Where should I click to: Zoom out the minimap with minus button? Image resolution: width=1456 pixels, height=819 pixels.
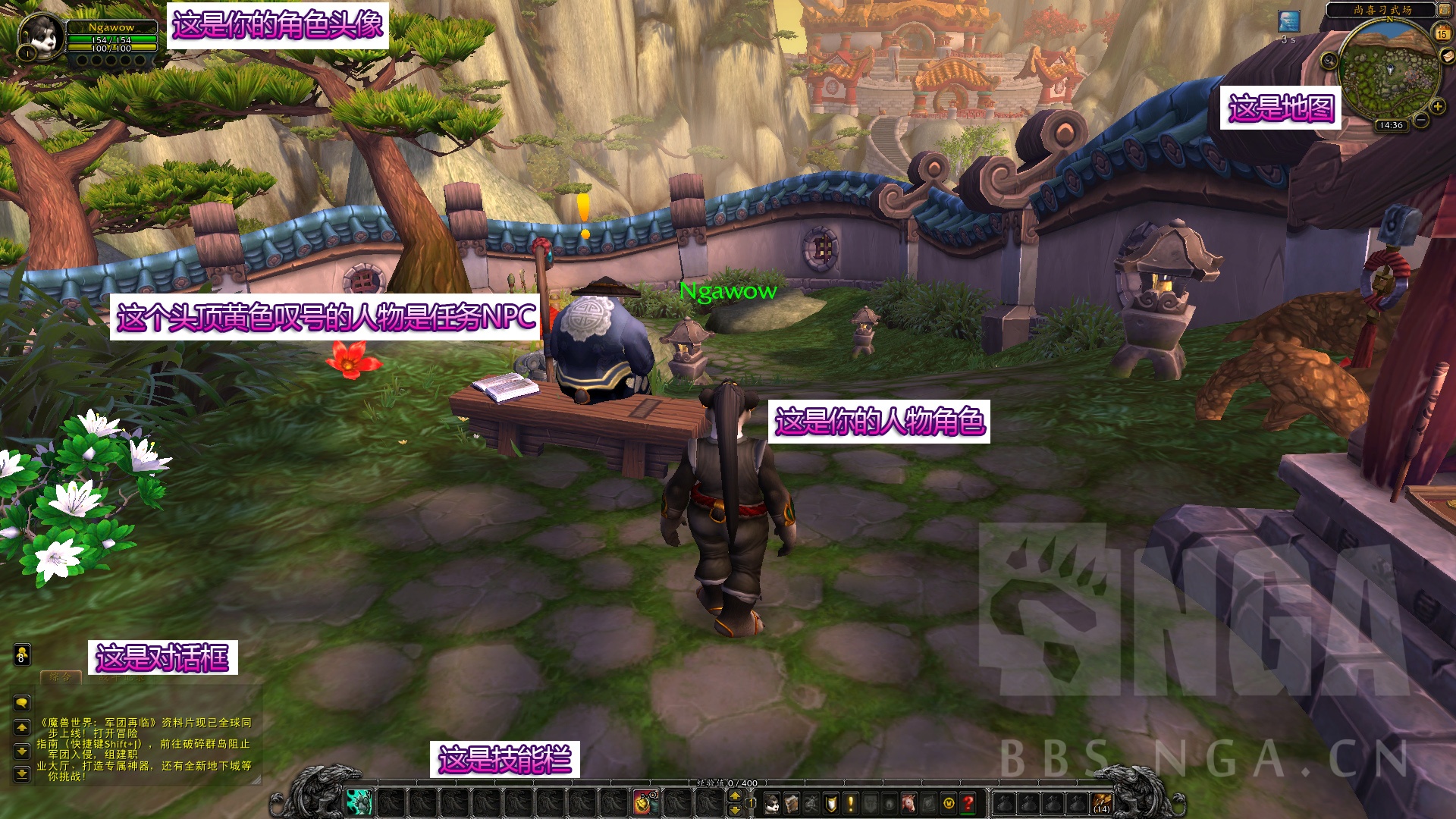click(1421, 120)
